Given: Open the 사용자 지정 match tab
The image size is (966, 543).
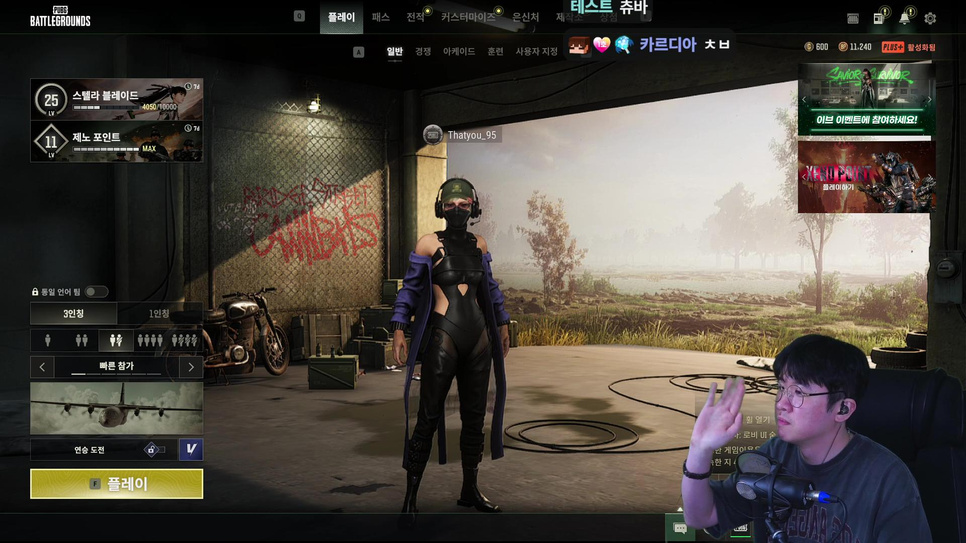Looking at the screenshot, I should [x=536, y=51].
